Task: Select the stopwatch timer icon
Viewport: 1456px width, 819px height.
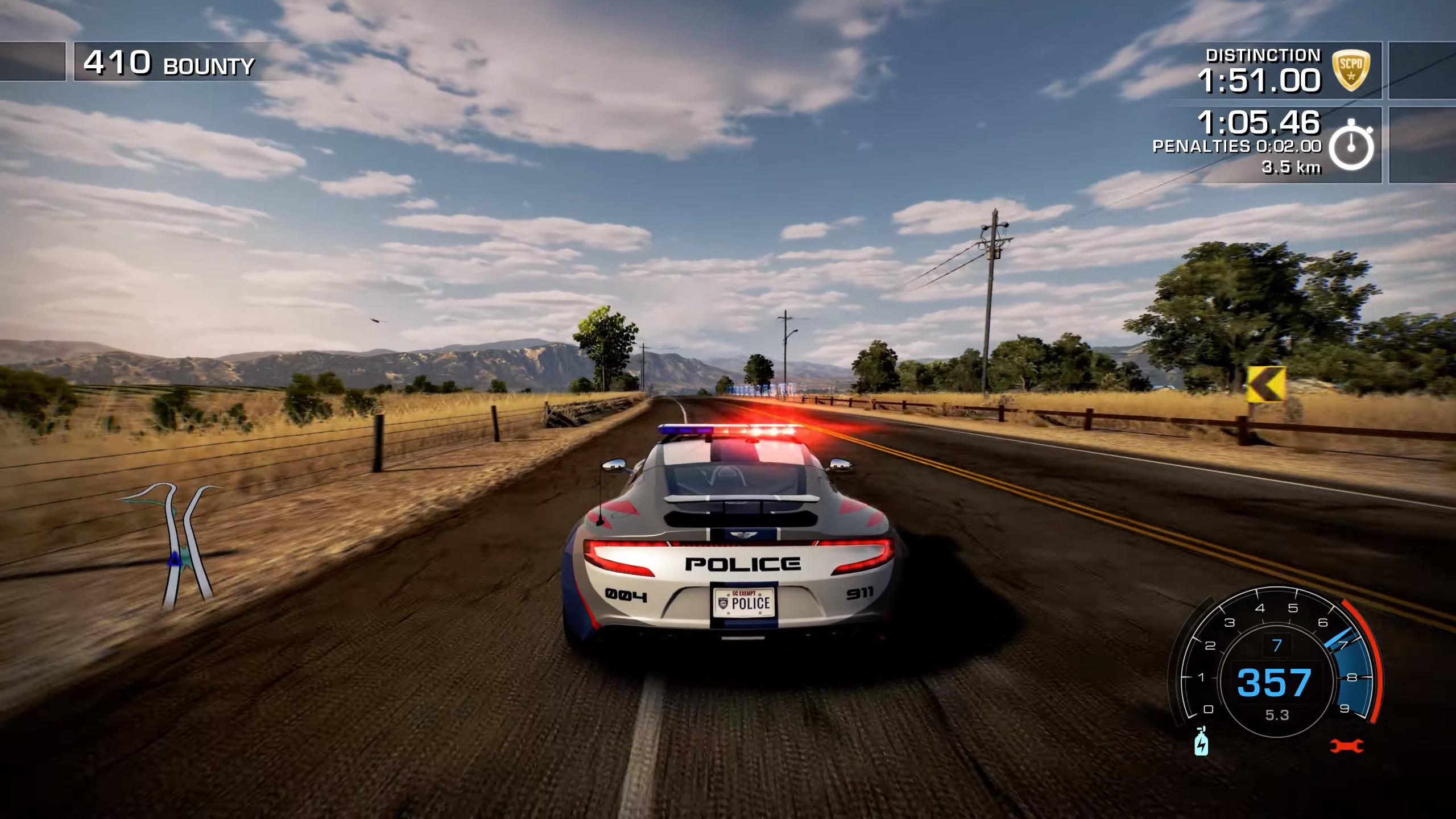Action: point(1351,147)
